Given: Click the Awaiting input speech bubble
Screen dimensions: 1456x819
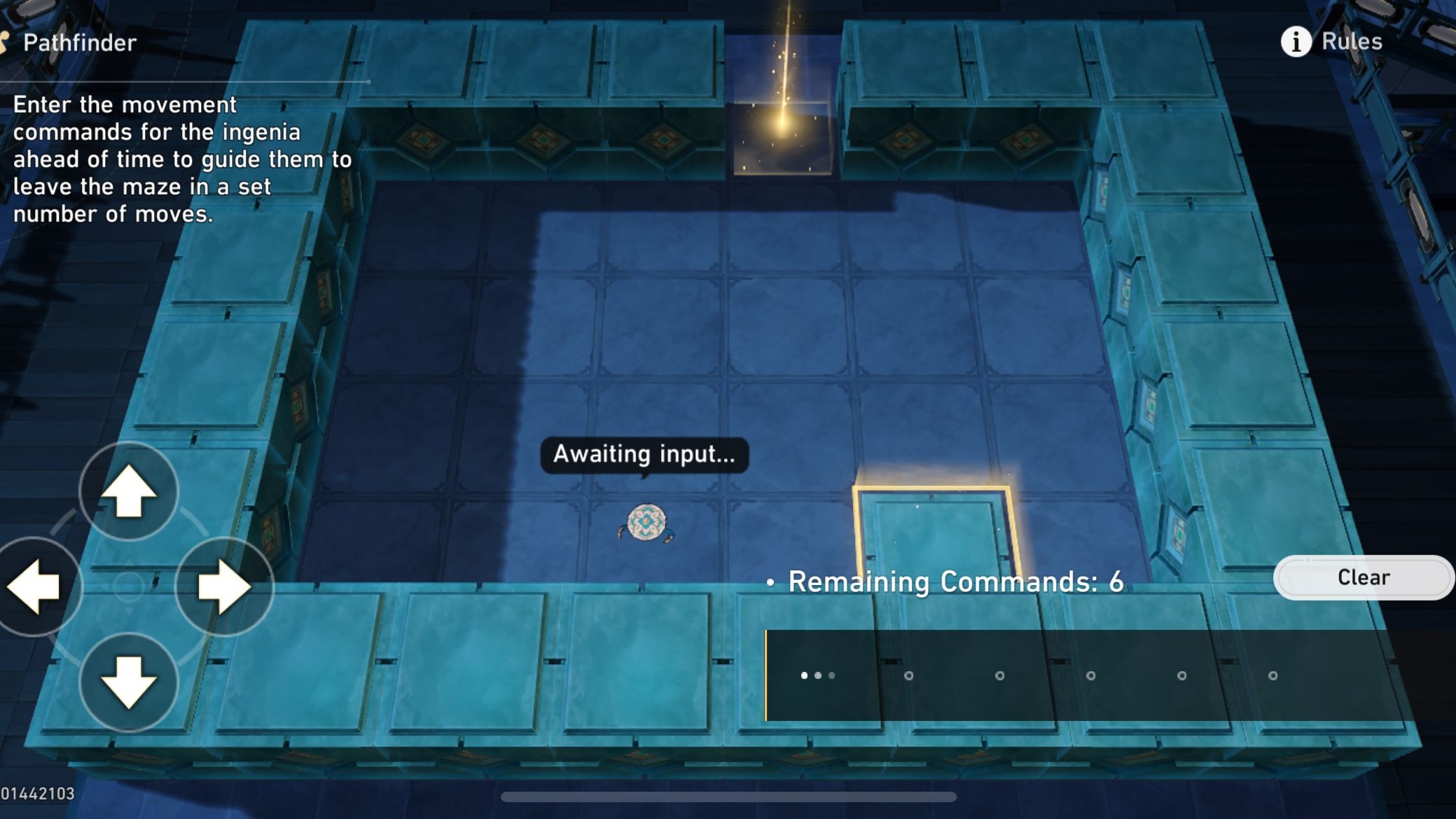Looking at the screenshot, I should (644, 454).
